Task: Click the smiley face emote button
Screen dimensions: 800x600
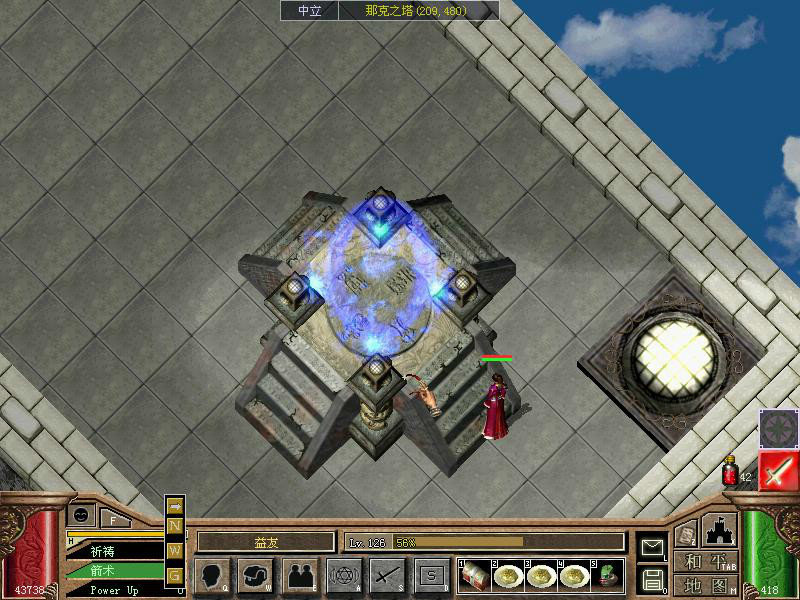Action: (x=81, y=514)
